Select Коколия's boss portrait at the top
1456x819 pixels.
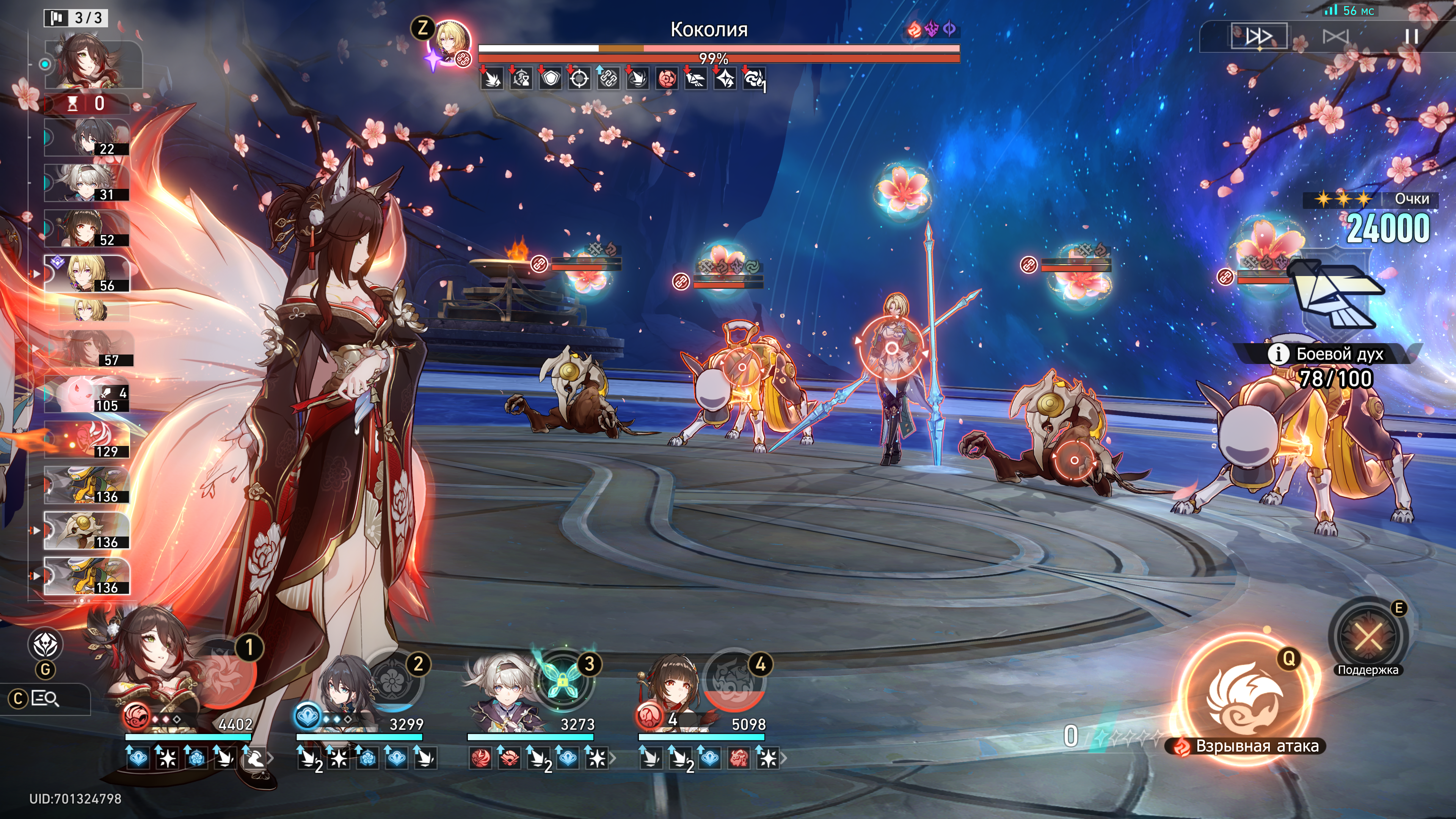tap(450, 43)
